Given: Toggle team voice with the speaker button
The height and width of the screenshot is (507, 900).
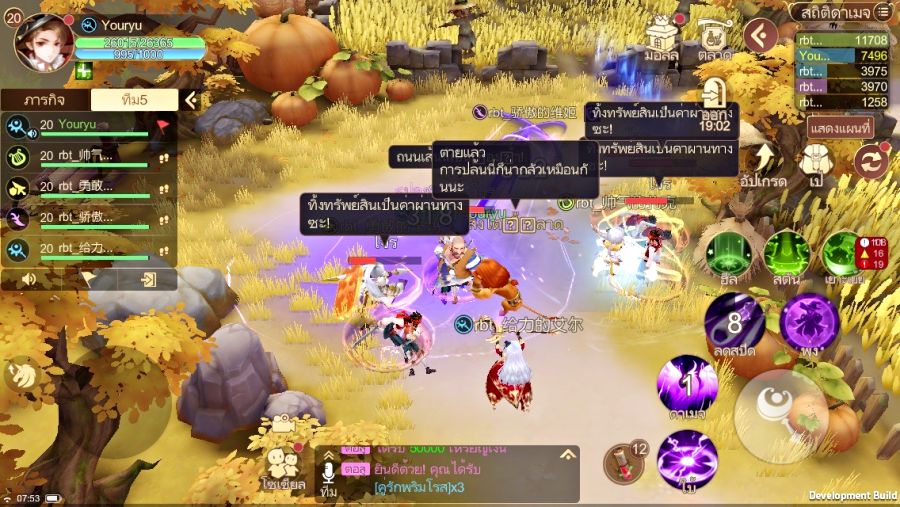Looking at the screenshot, I should 30,279.
